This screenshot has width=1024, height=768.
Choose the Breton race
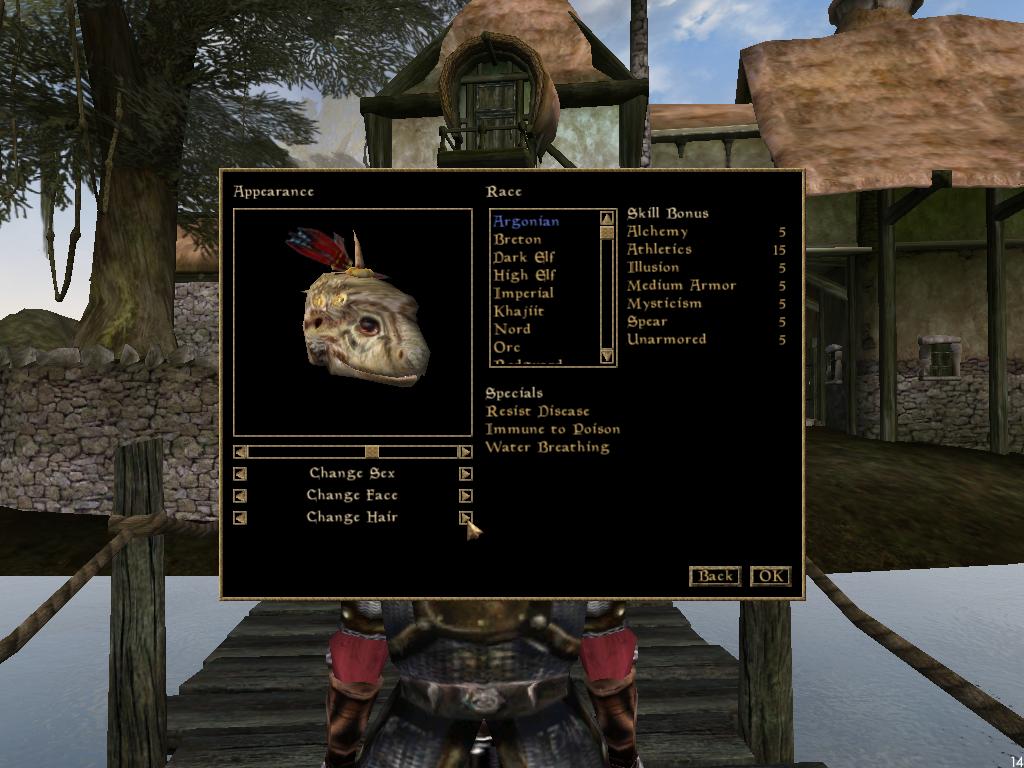point(517,239)
